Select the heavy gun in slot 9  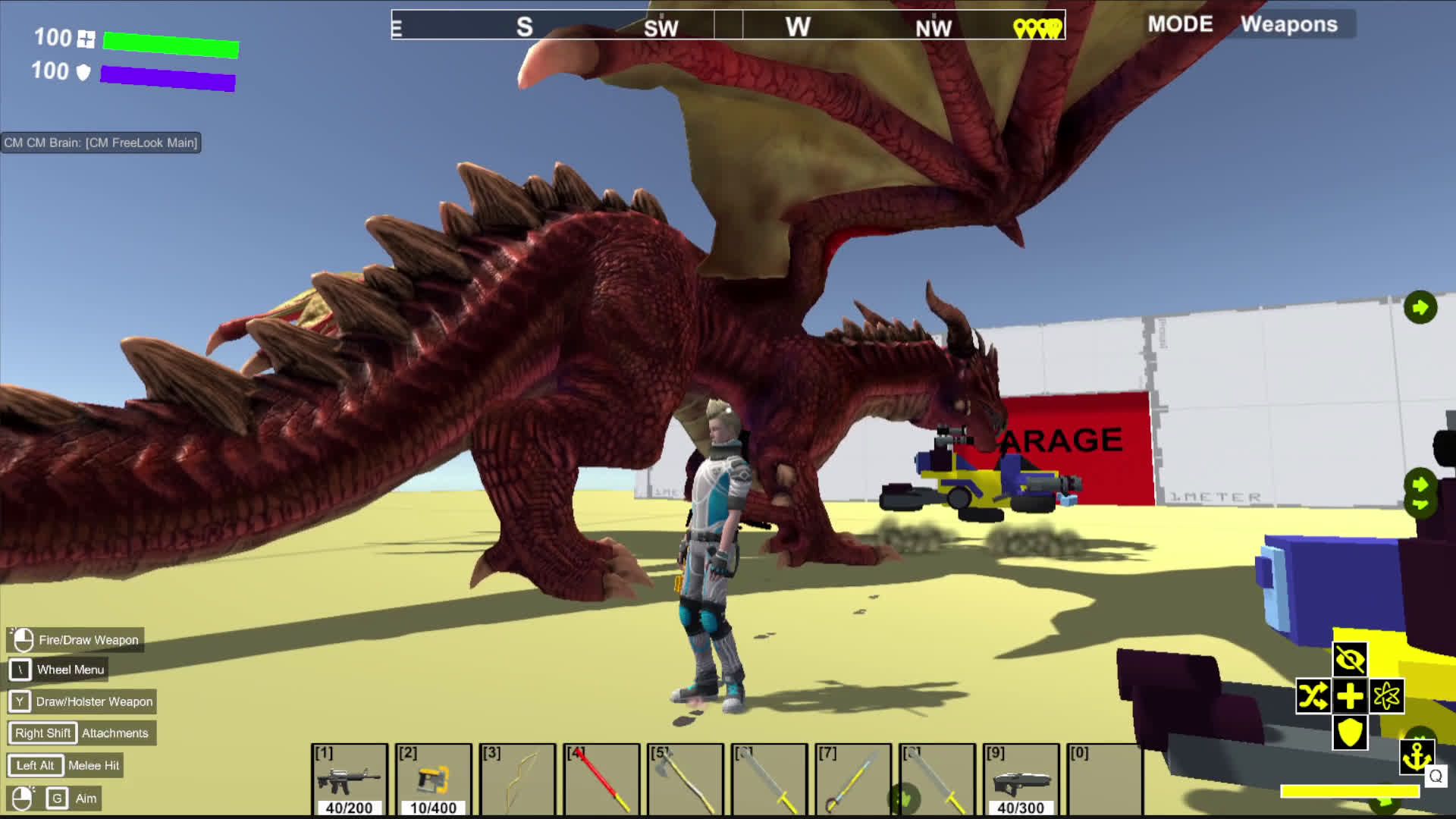tap(1021, 780)
